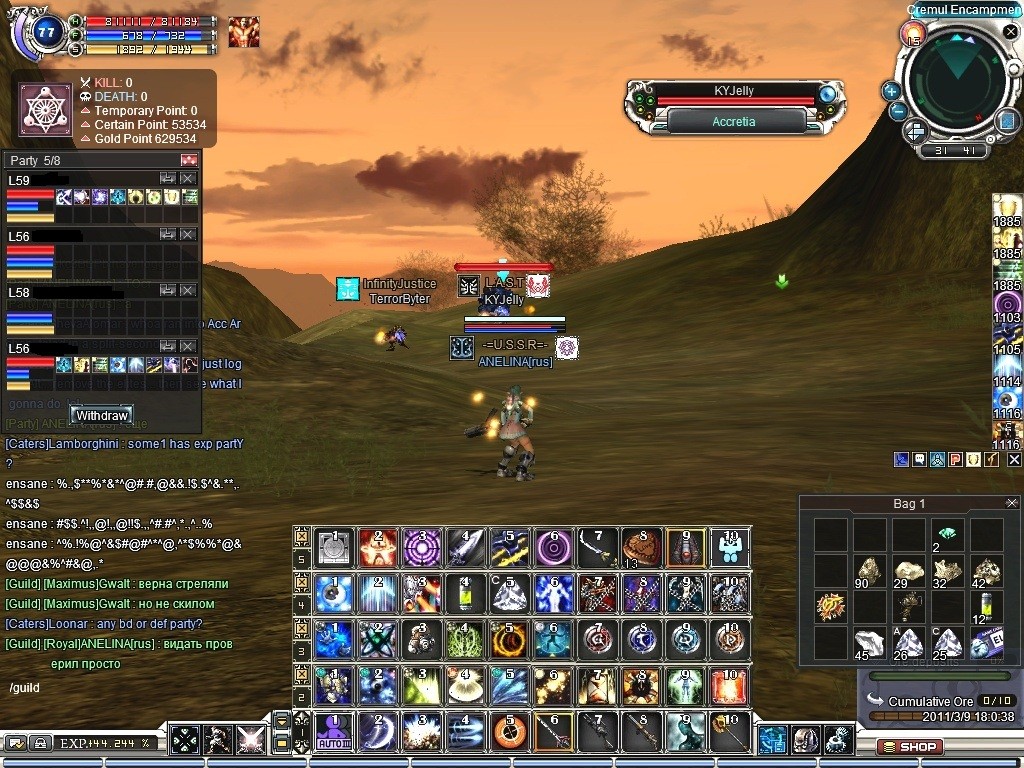Zoom out the minimap with the minus button
Screen dimensions: 1024x768
click(897, 111)
